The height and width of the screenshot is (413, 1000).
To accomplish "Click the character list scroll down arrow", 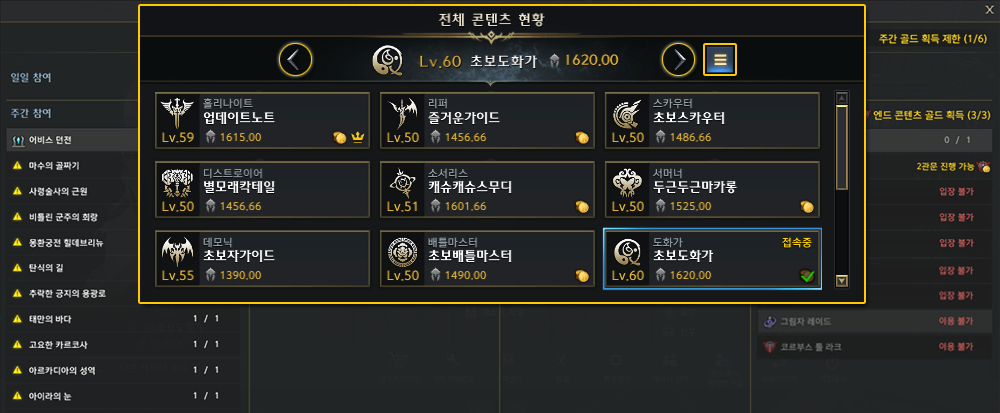I will click(842, 281).
